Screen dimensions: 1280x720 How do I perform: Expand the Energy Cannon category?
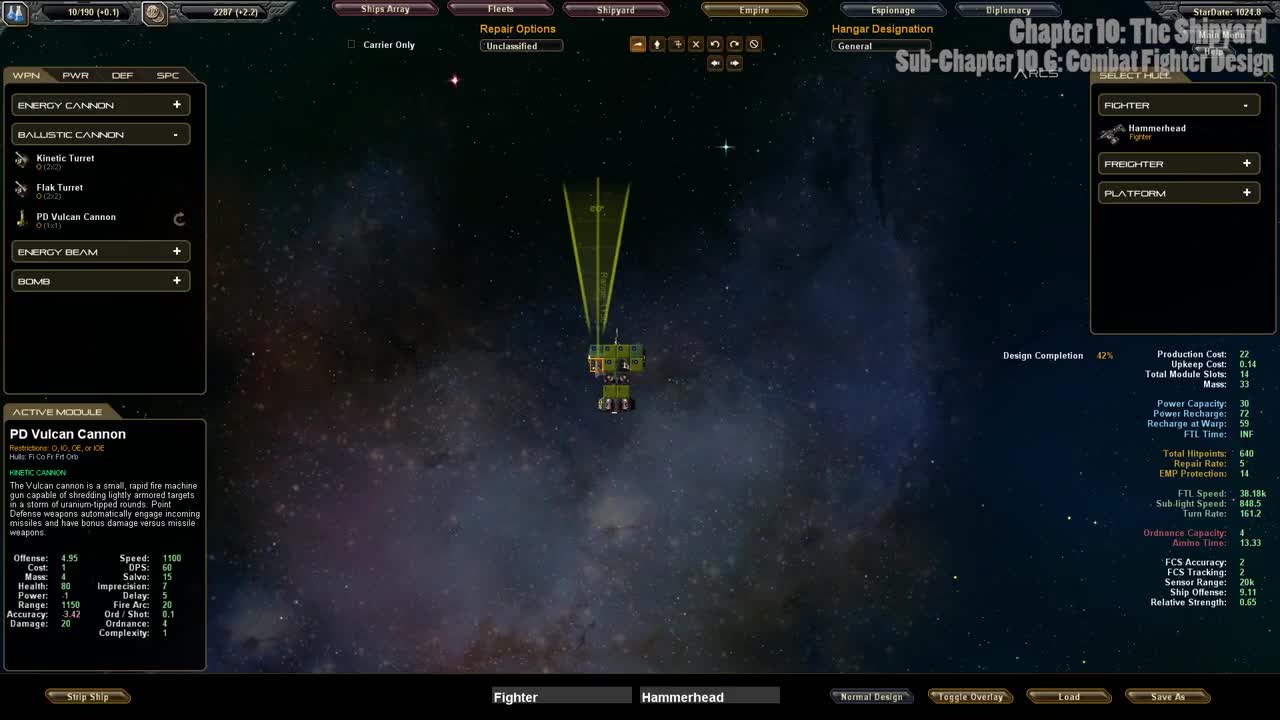point(100,104)
